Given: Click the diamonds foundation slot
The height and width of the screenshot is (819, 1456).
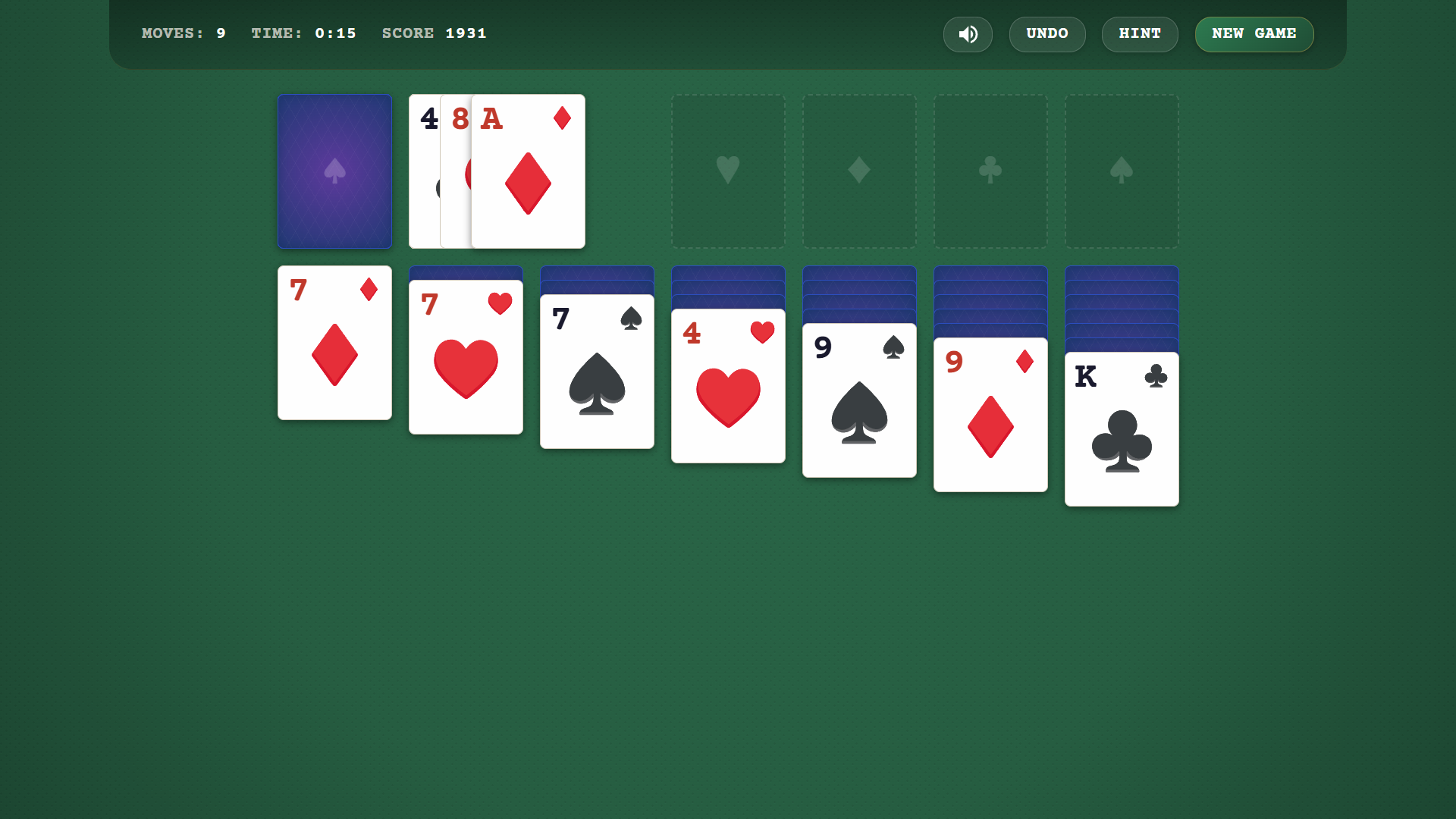Looking at the screenshot, I should click(858, 171).
